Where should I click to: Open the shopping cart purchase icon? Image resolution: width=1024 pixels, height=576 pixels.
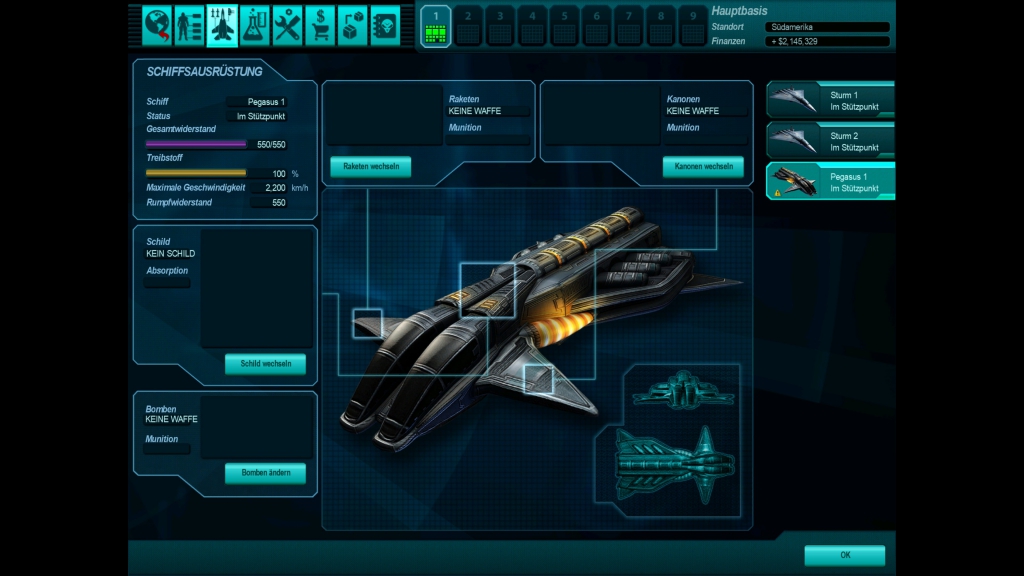[320, 24]
